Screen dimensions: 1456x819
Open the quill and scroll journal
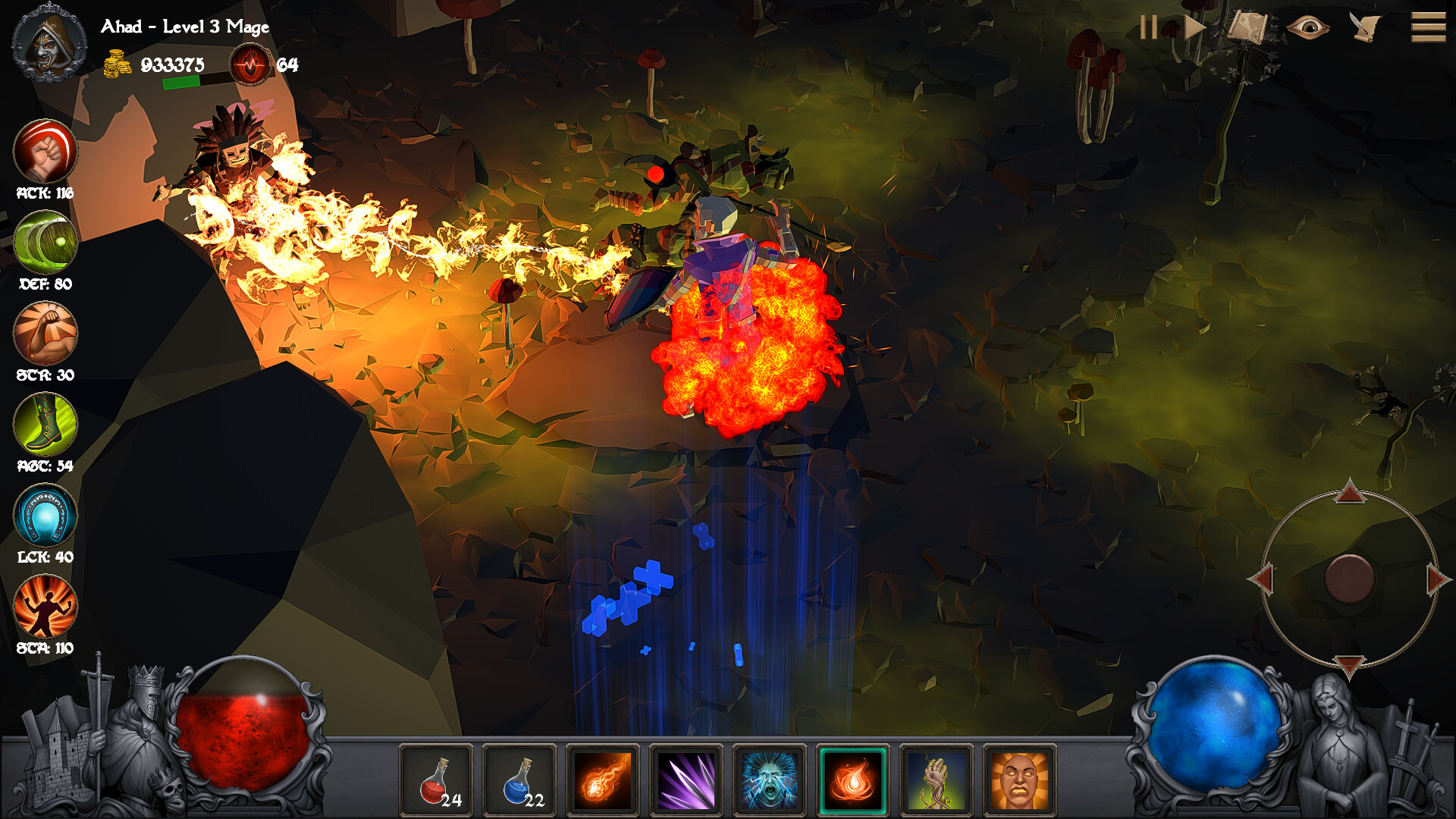point(1365,28)
